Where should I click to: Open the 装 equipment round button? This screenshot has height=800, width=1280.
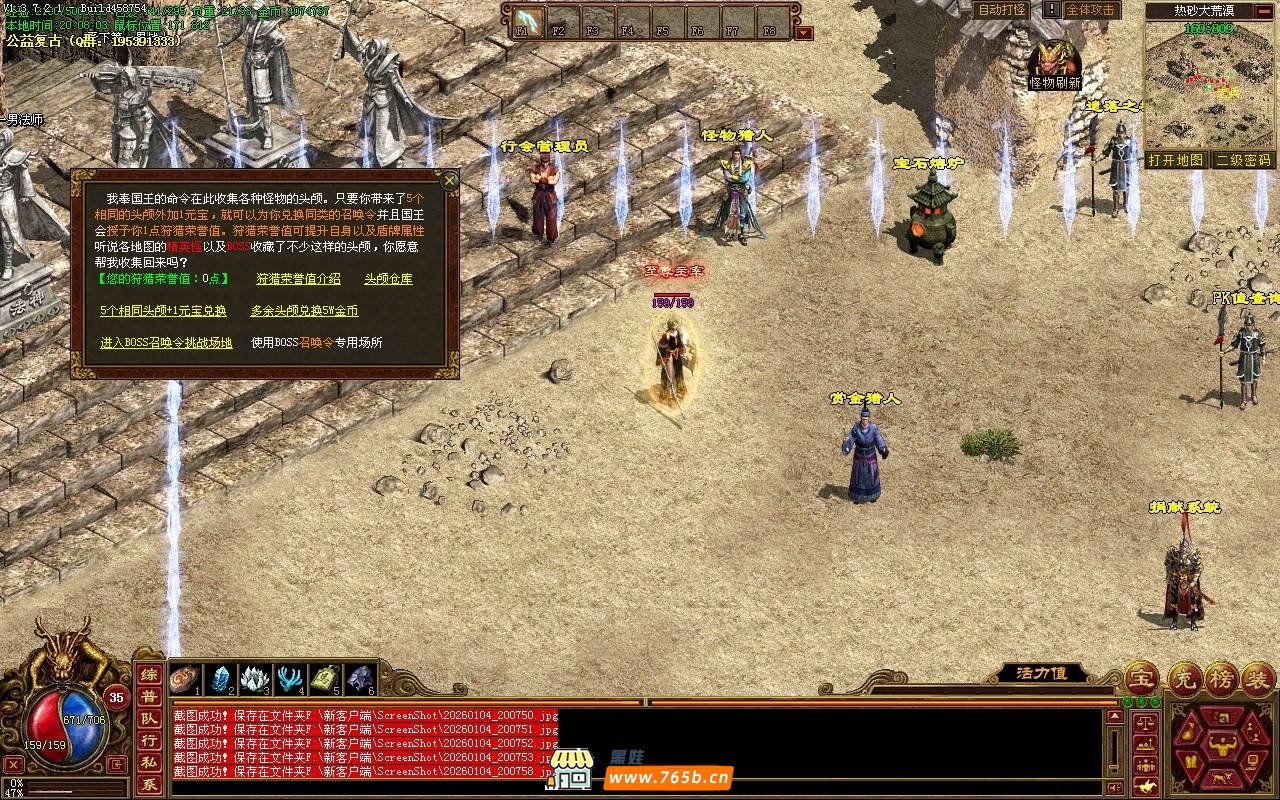click(x=1258, y=678)
